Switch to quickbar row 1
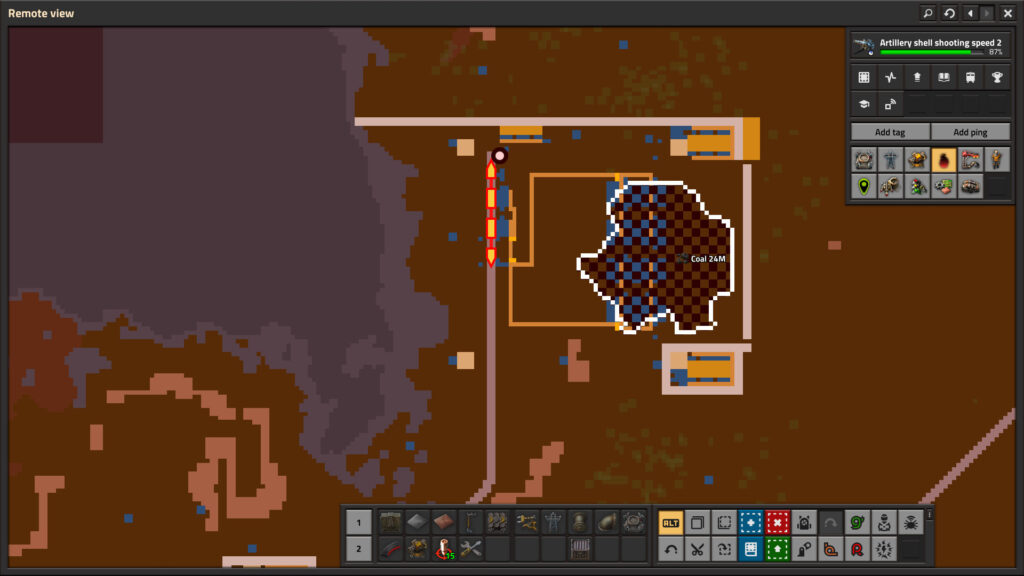Viewport: 1024px width, 576px height. point(359,522)
